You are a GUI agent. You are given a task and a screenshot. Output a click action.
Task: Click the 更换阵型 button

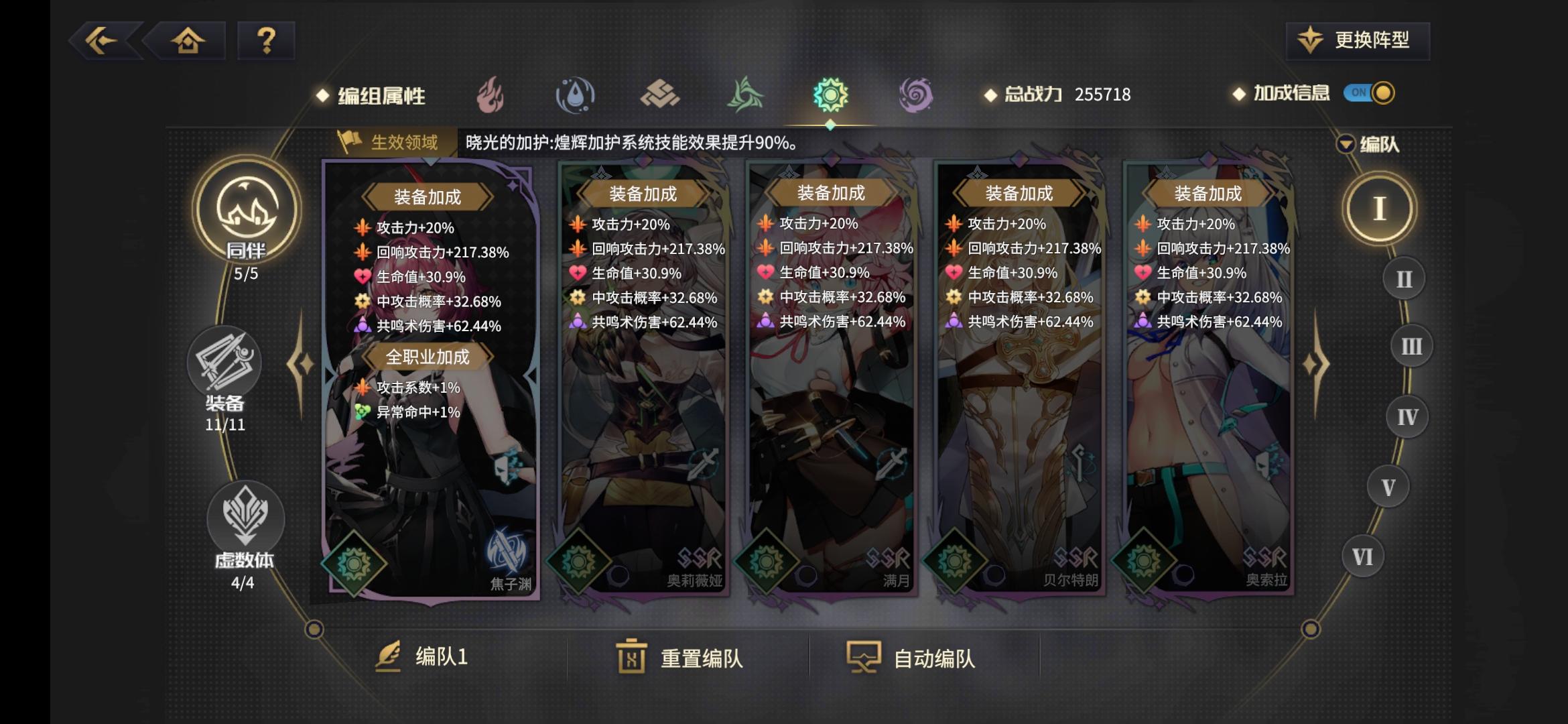[1355, 40]
